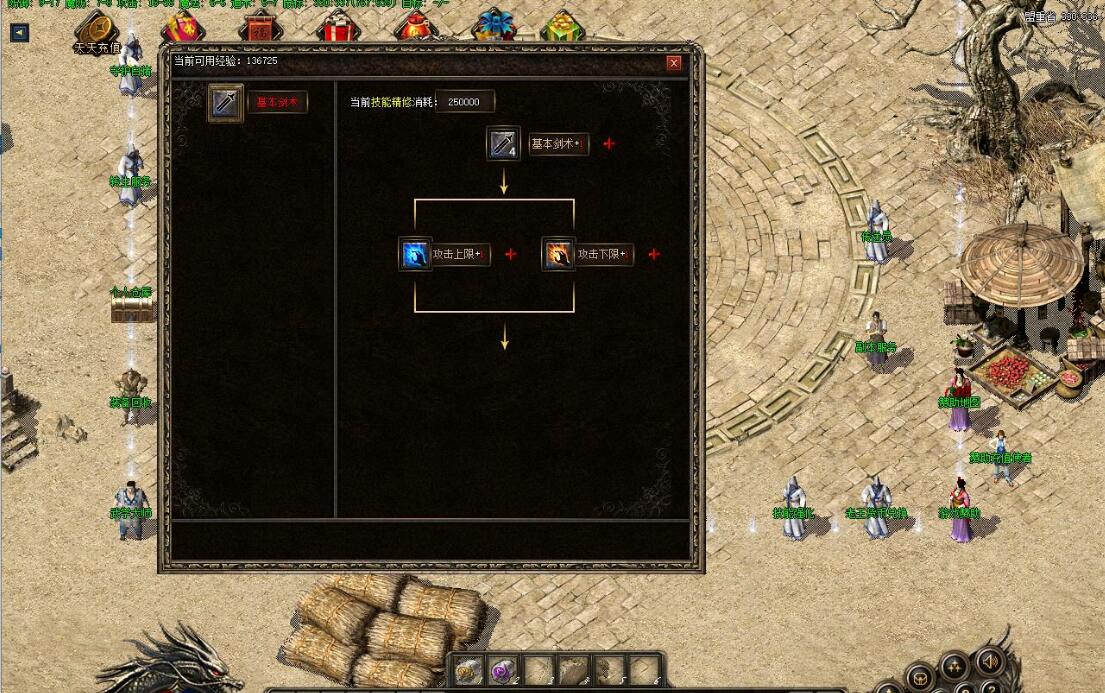Click the red plus beside 基本剑术
The image size is (1105, 693).
[609, 144]
